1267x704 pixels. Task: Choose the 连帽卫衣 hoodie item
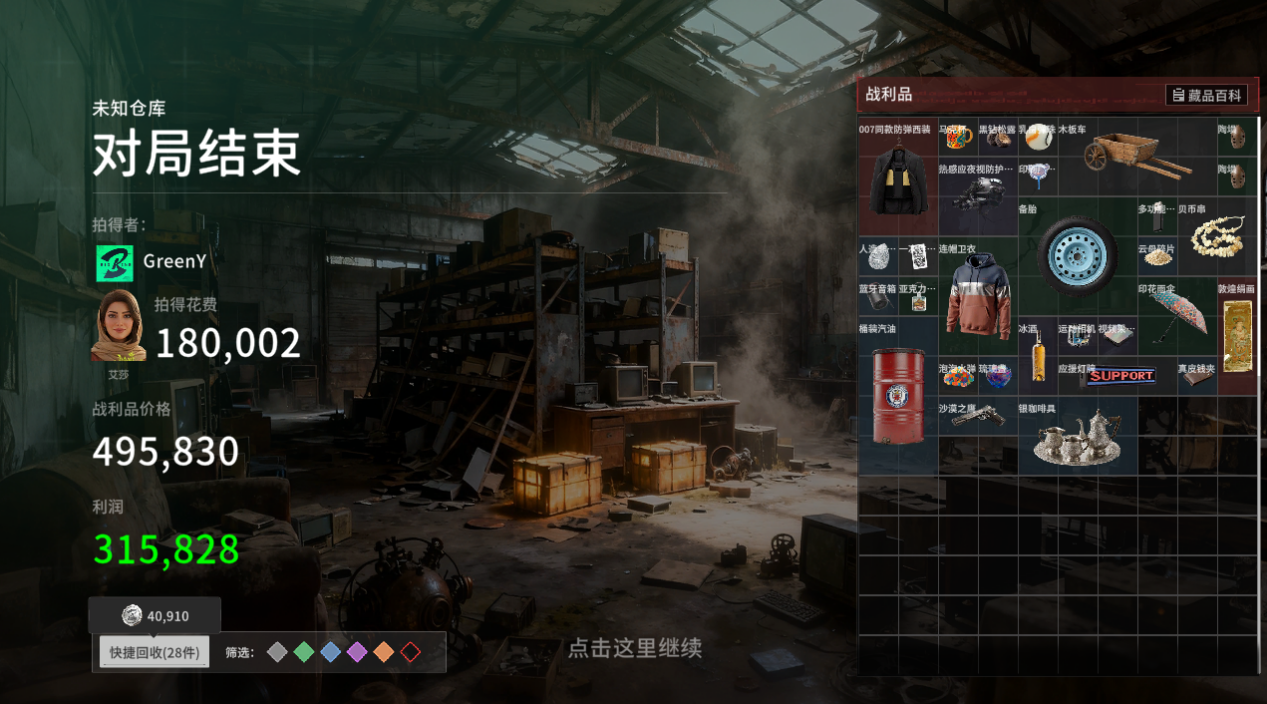point(977,295)
